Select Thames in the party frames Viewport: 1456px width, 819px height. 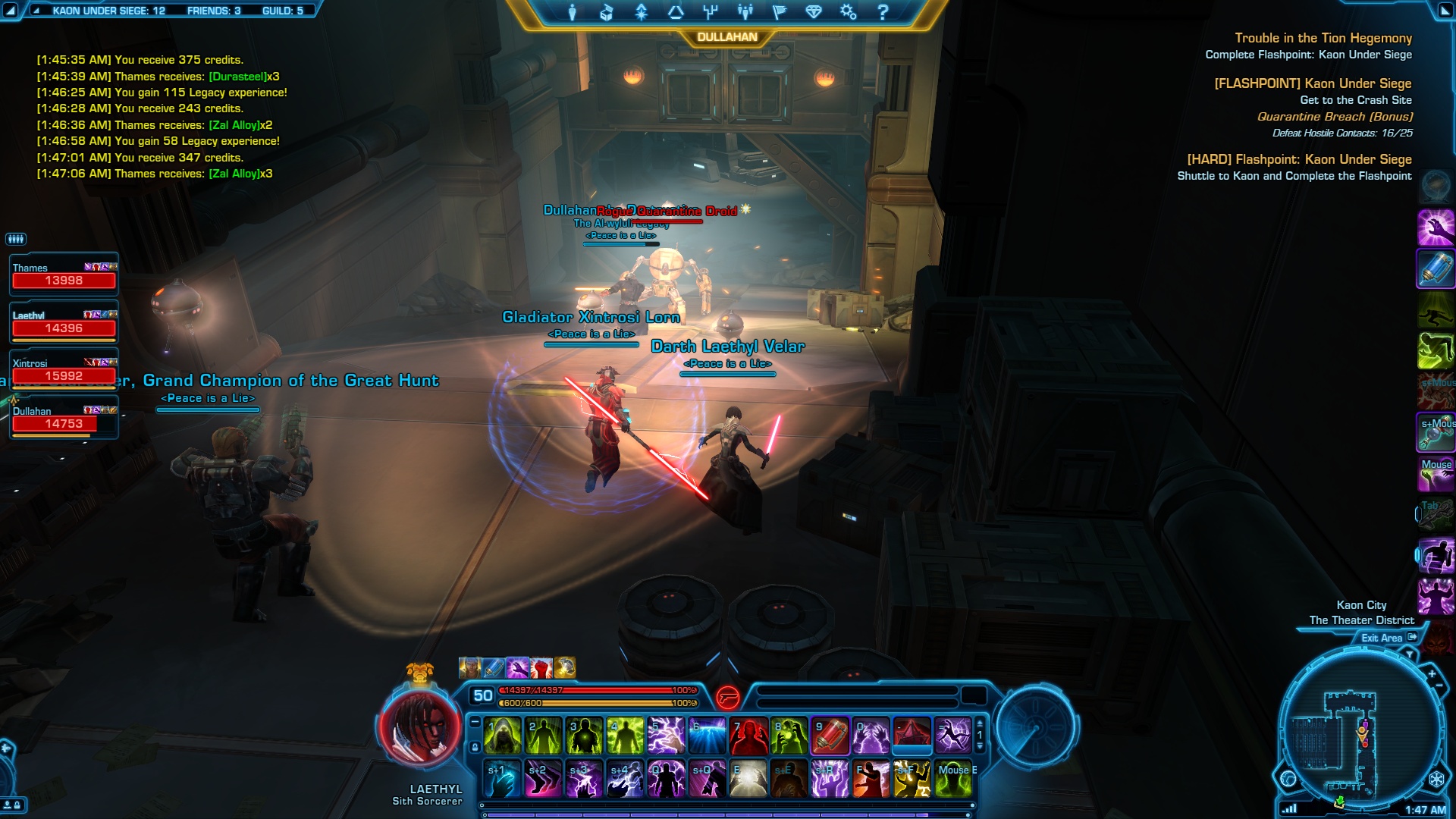[64, 275]
